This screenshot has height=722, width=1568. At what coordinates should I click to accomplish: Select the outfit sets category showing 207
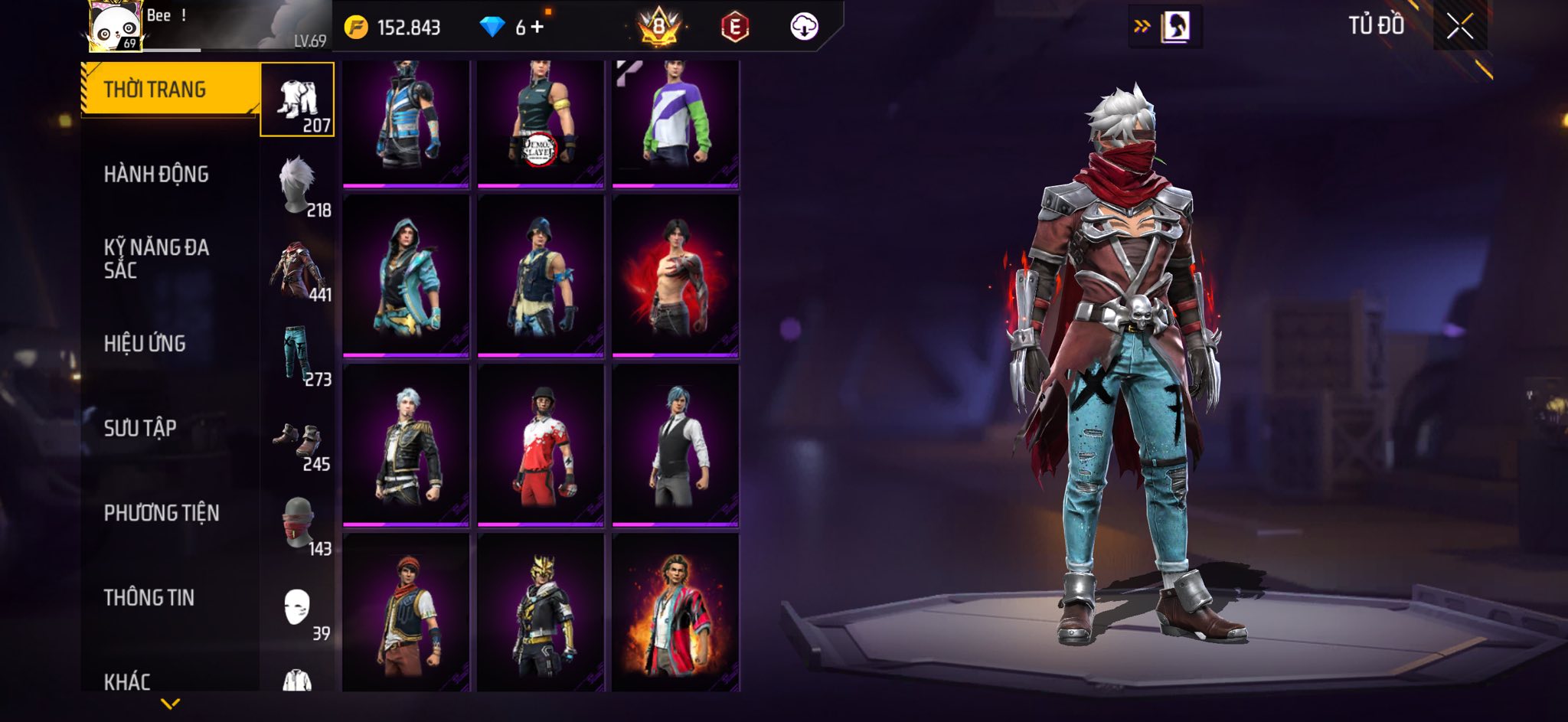tap(297, 100)
